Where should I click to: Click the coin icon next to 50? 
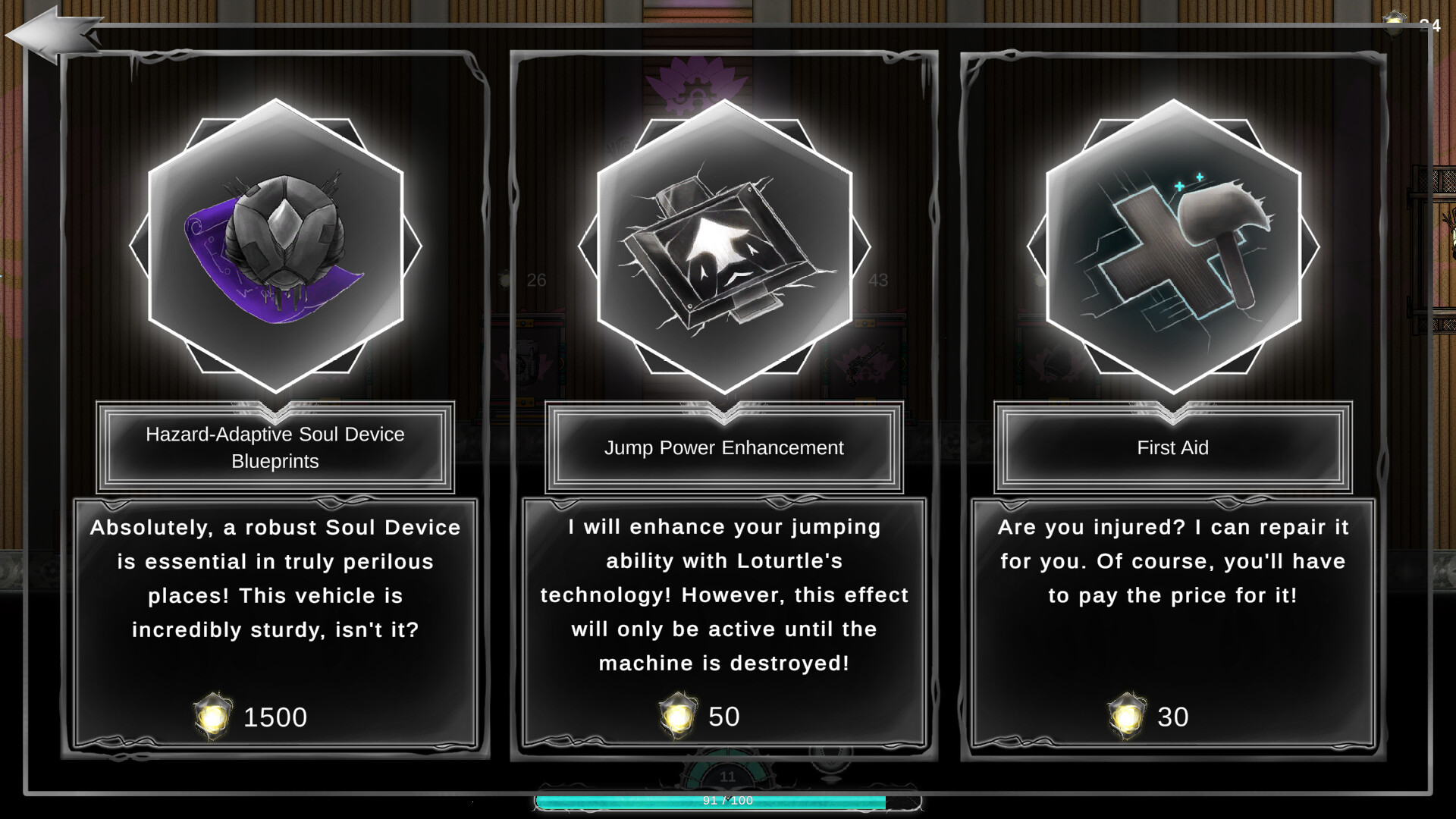[677, 714]
